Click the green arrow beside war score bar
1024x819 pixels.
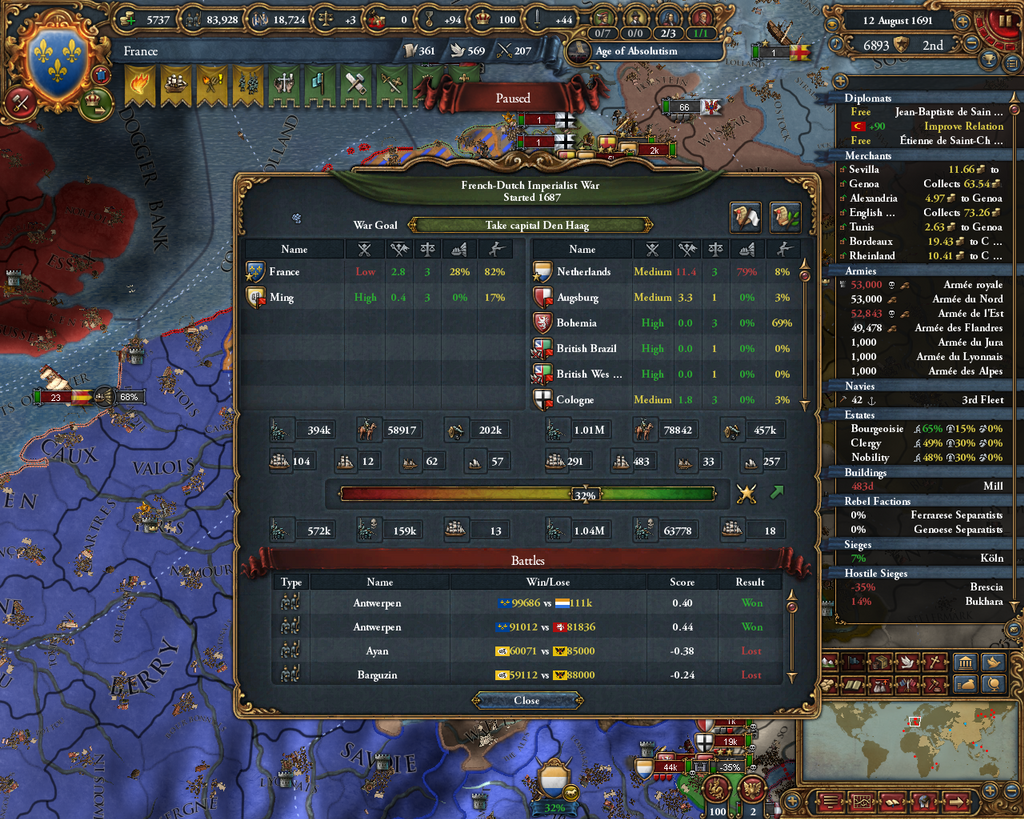pyautogui.click(x=776, y=492)
